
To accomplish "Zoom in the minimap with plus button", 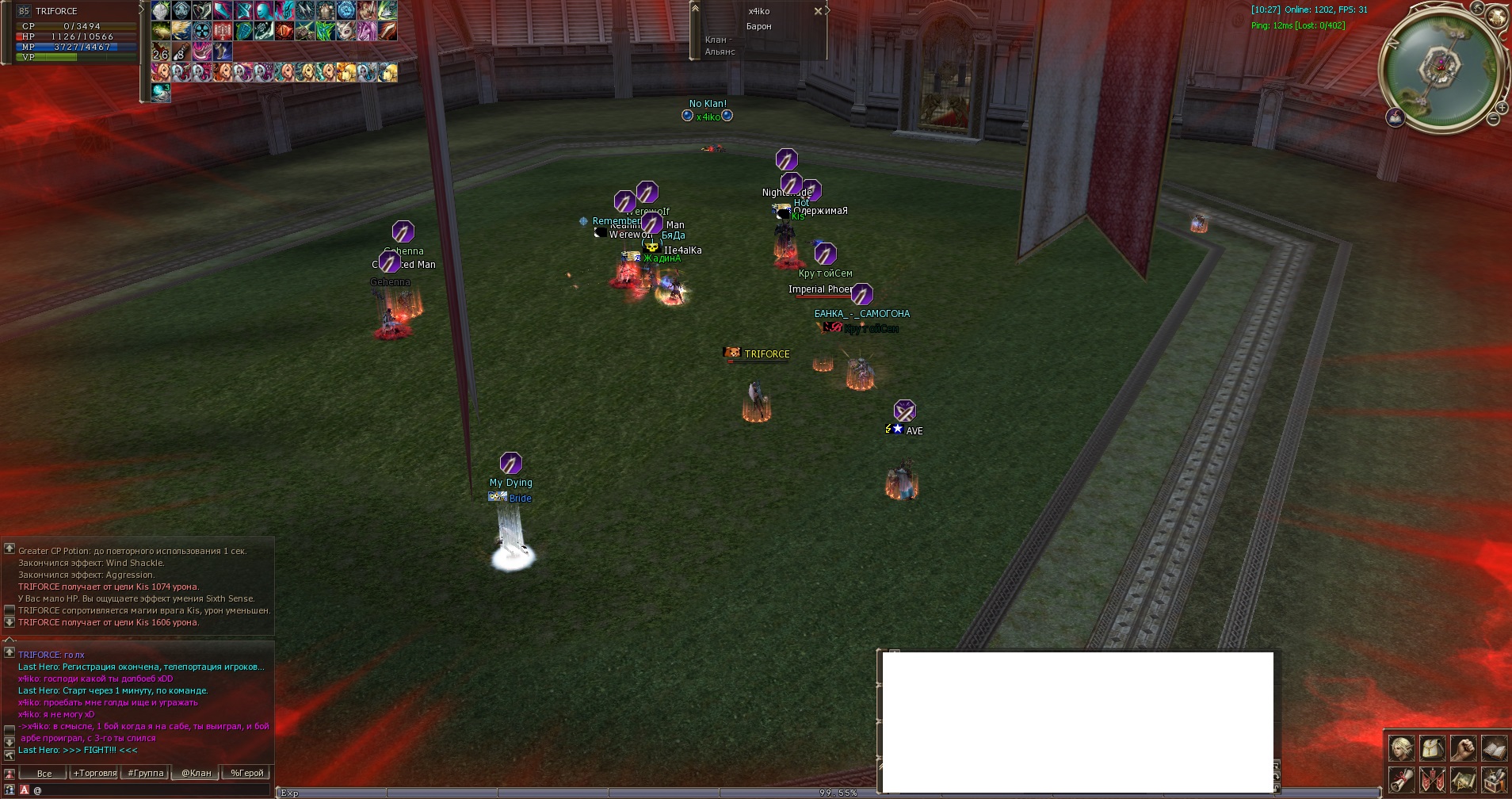I will coord(1502,107).
